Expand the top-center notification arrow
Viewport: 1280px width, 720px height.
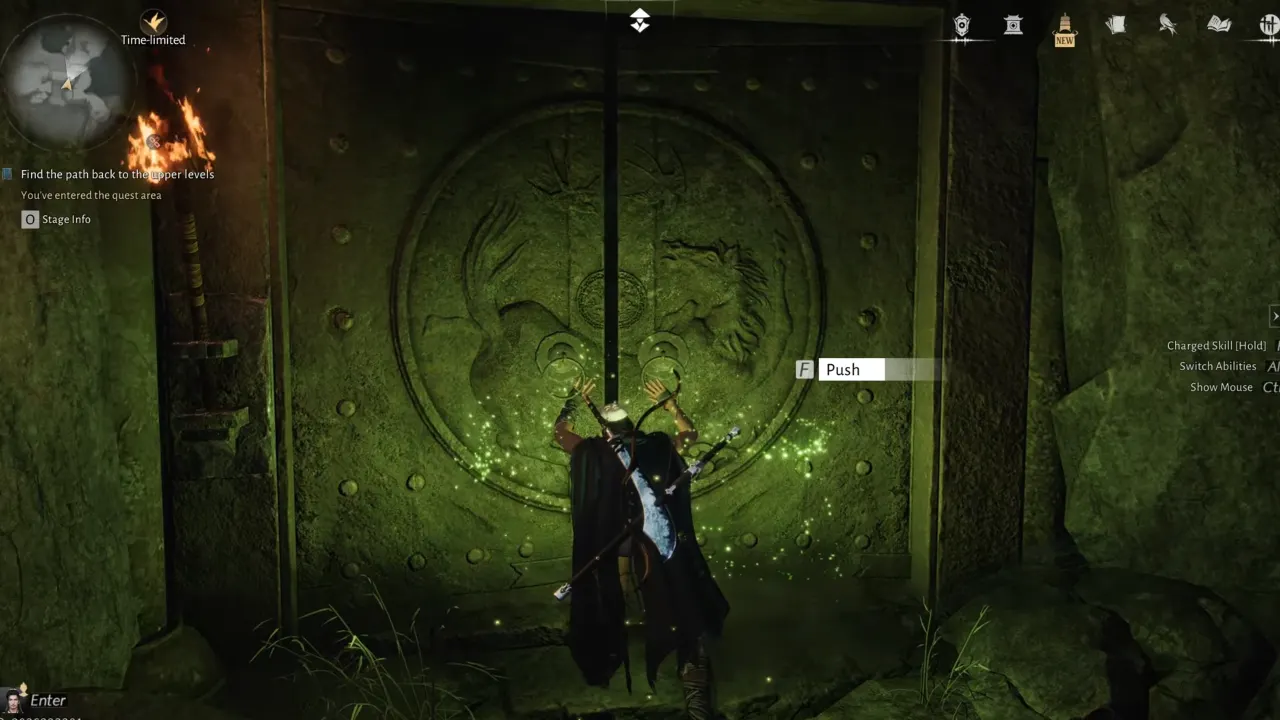[x=639, y=19]
